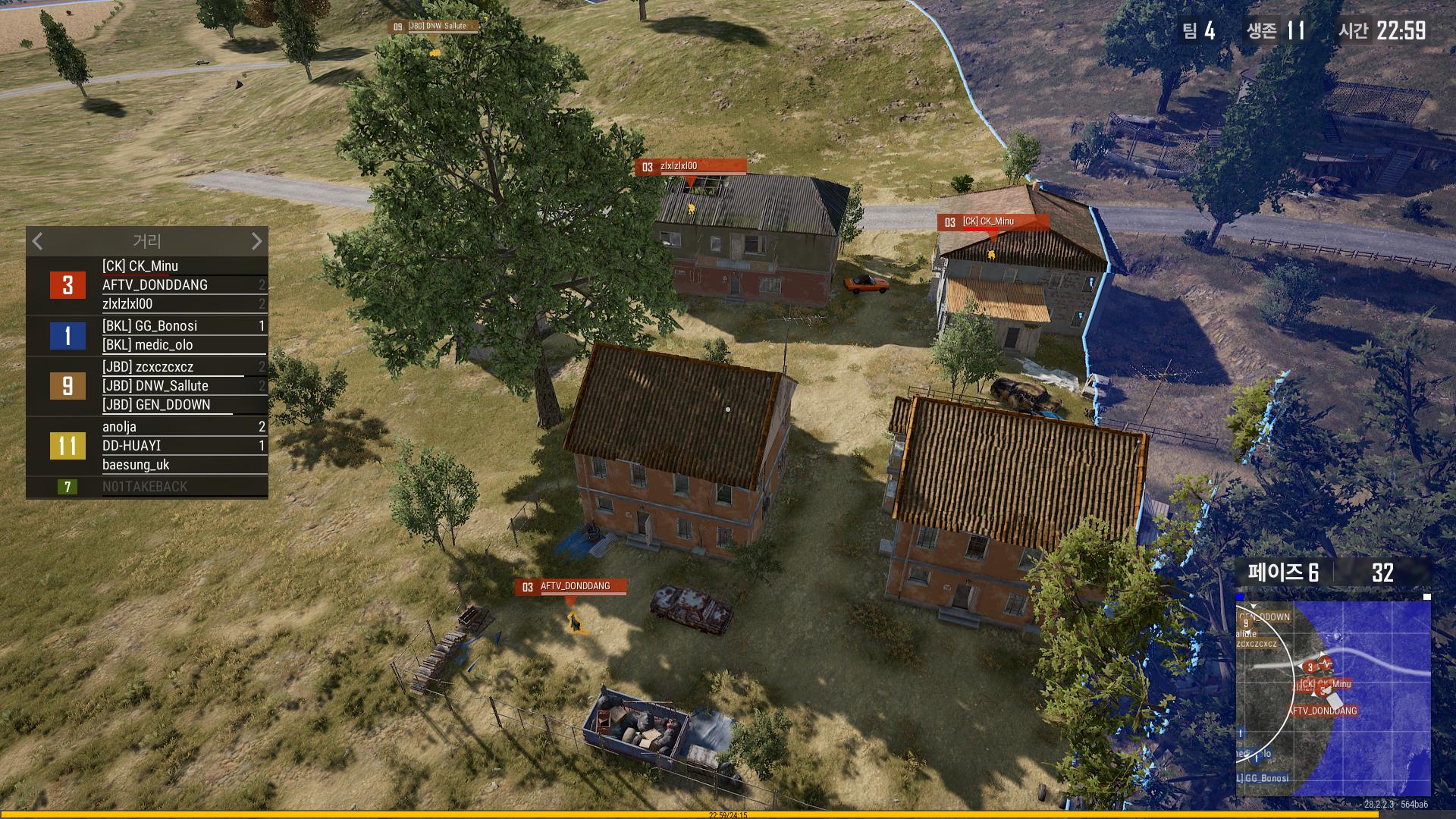
Task: Open the minimap
Action: click(x=1333, y=698)
